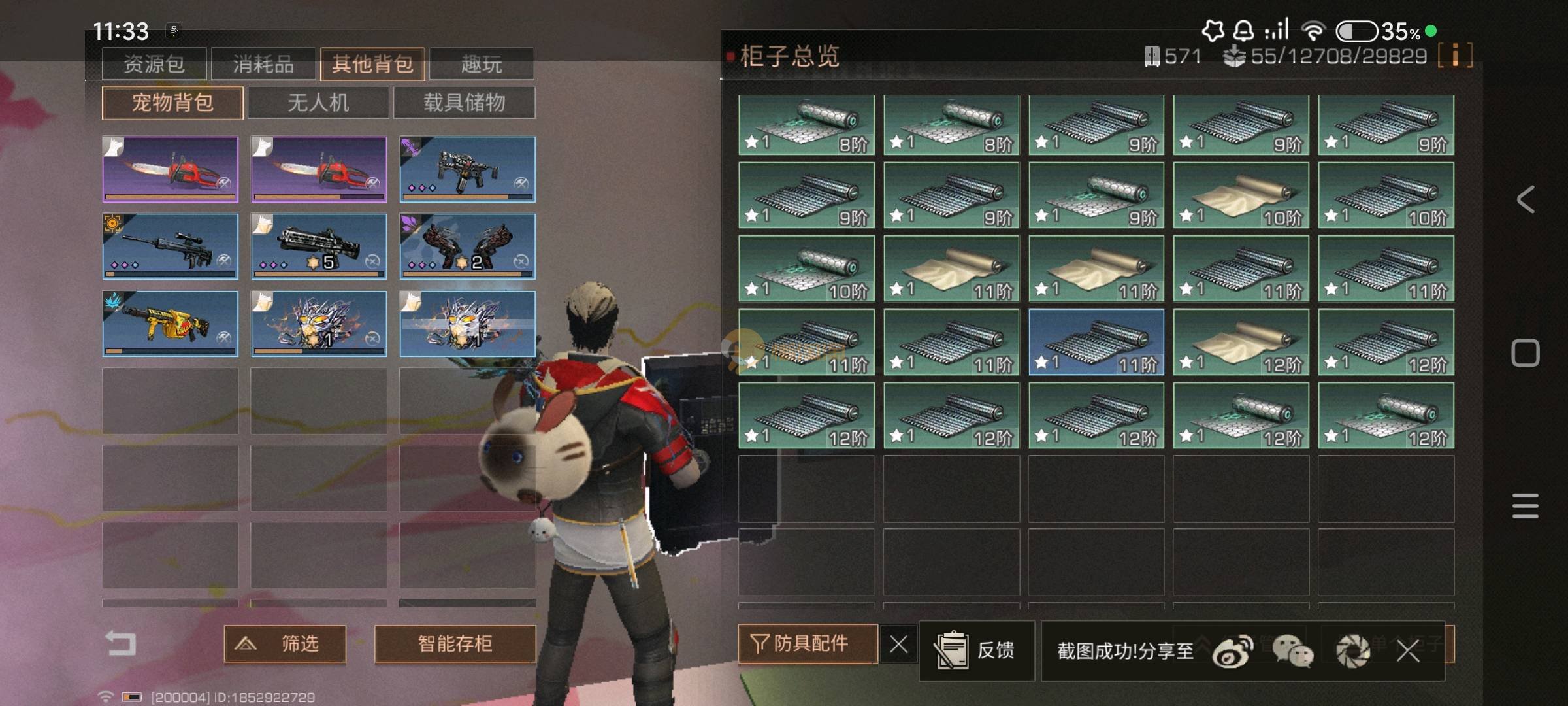Switch to the 趣玩 tab
The image size is (1568, 706).
(x=482, y=64)
